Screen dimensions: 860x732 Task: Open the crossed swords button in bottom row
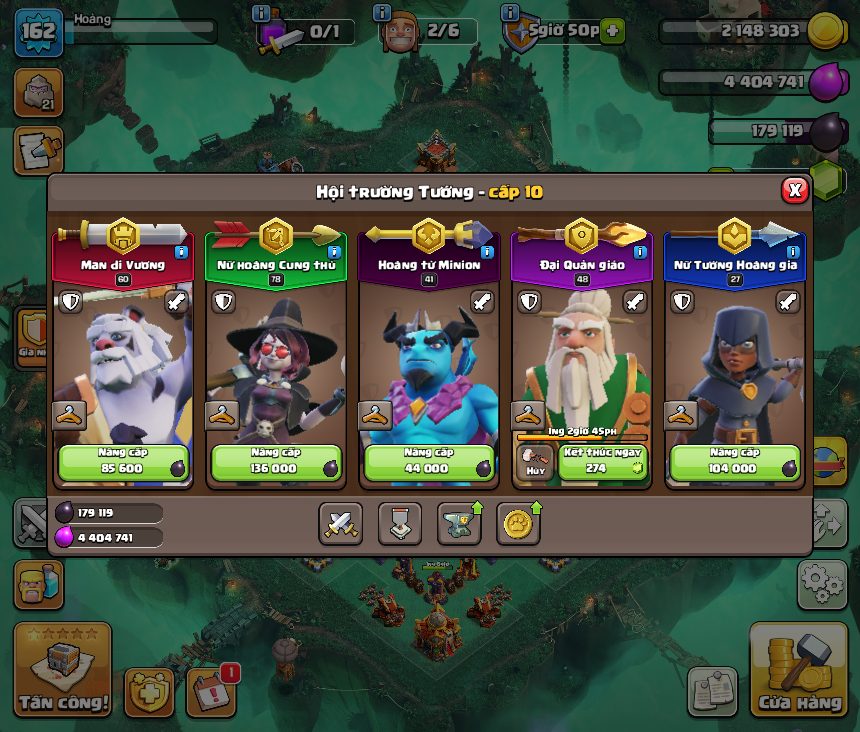(x=340, y=523)
